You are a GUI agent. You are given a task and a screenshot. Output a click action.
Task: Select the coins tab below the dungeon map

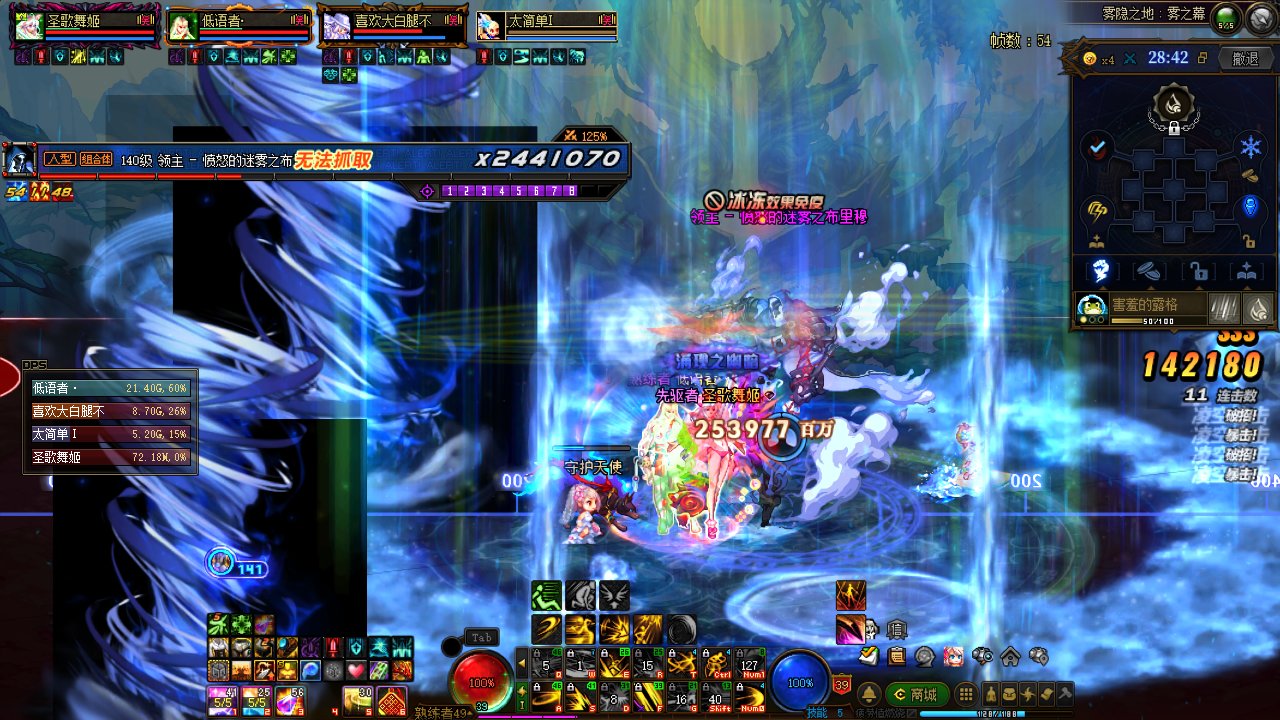click(x=1149, y=270)
